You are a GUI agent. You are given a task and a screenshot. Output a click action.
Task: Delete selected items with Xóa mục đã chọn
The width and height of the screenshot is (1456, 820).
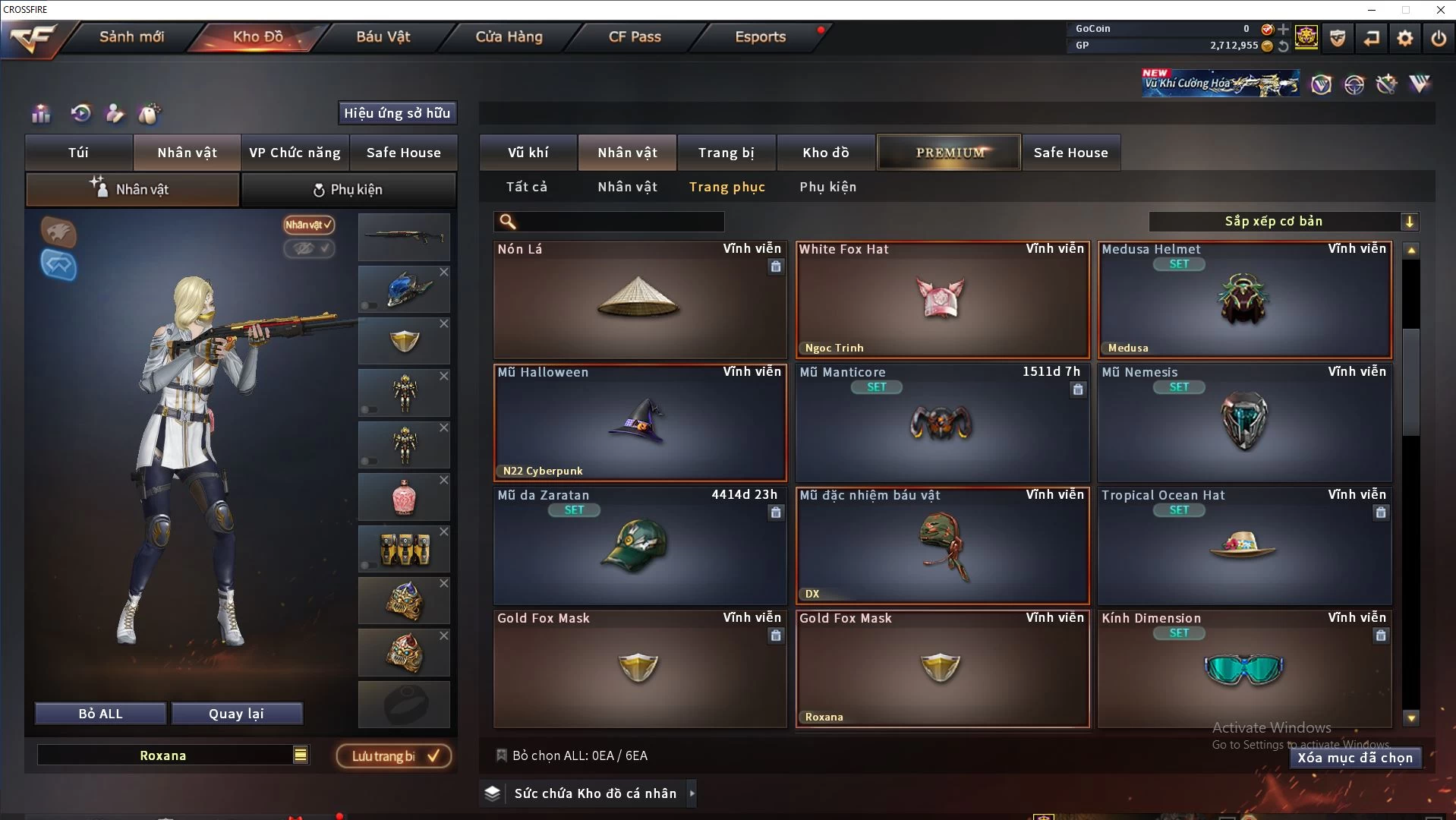(1354, 758)
